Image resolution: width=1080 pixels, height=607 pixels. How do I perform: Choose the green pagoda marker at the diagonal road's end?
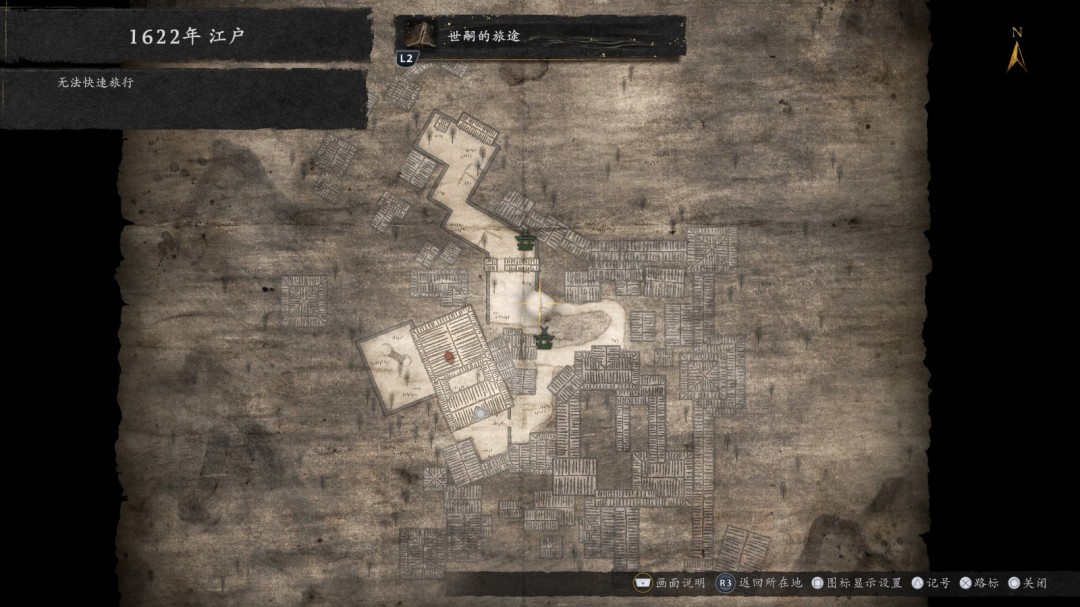click(x=525, y=240)
